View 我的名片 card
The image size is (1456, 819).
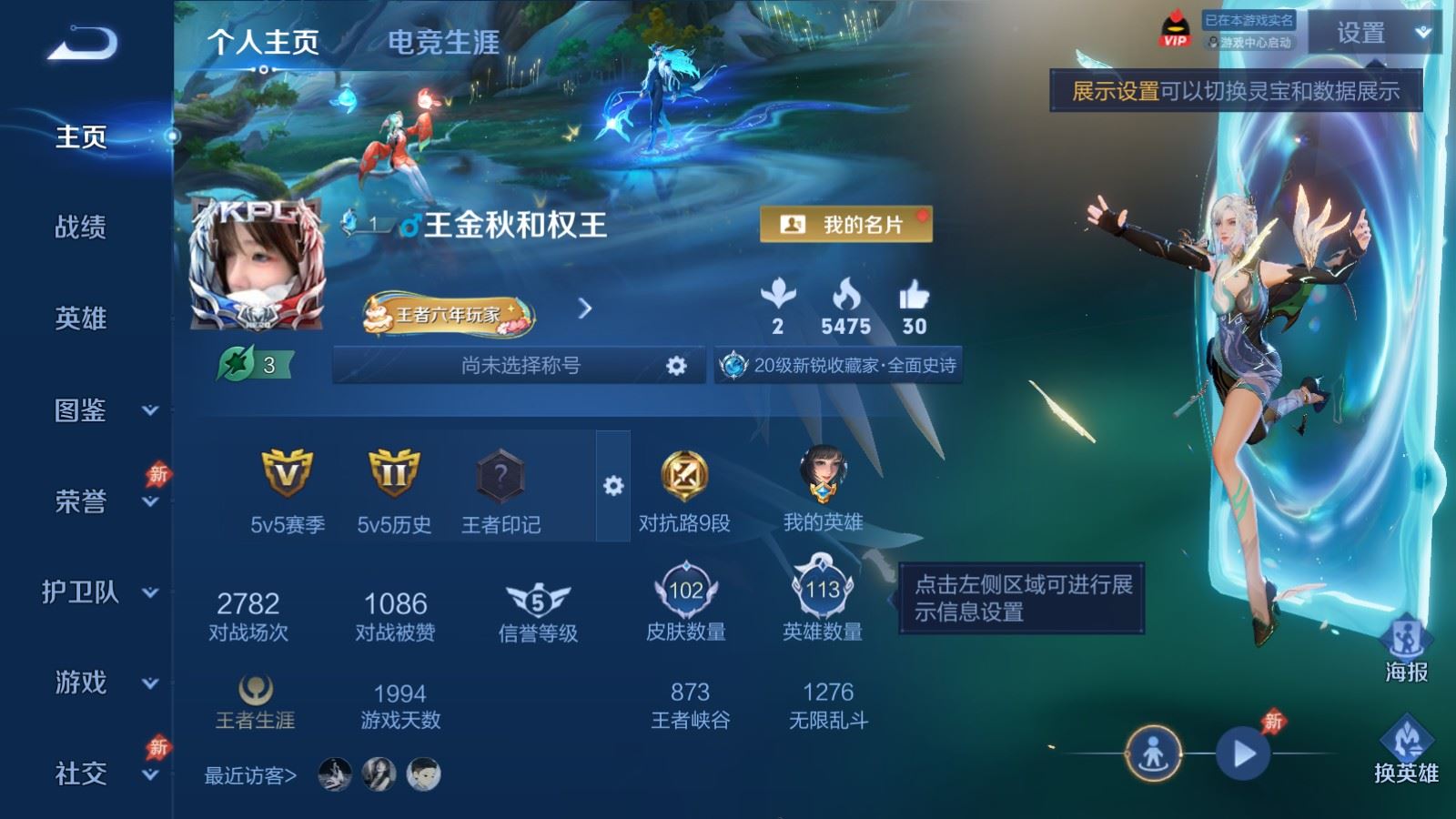tap(845, 225)
